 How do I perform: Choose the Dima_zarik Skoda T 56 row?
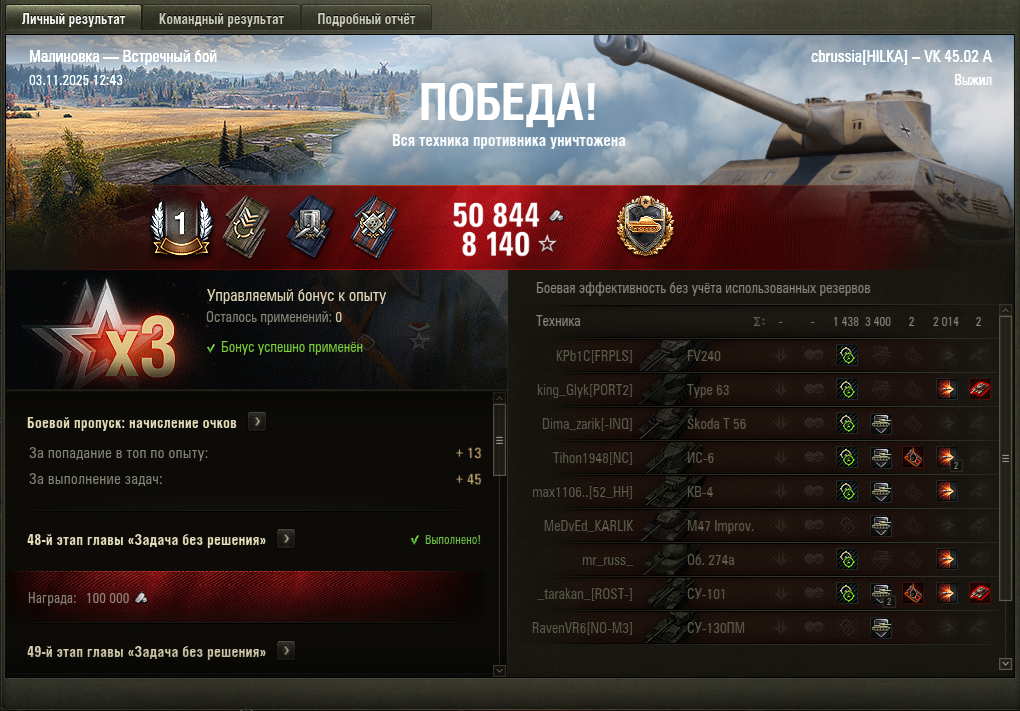(700, 423)
